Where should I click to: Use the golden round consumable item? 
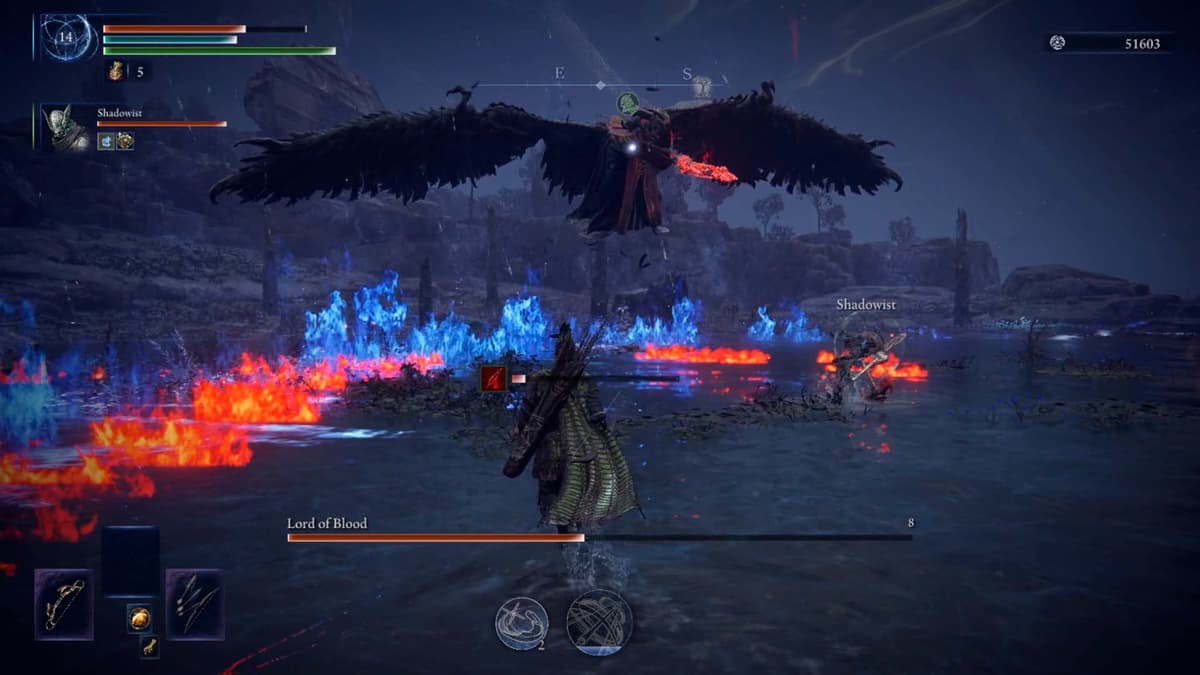(140, 618)
